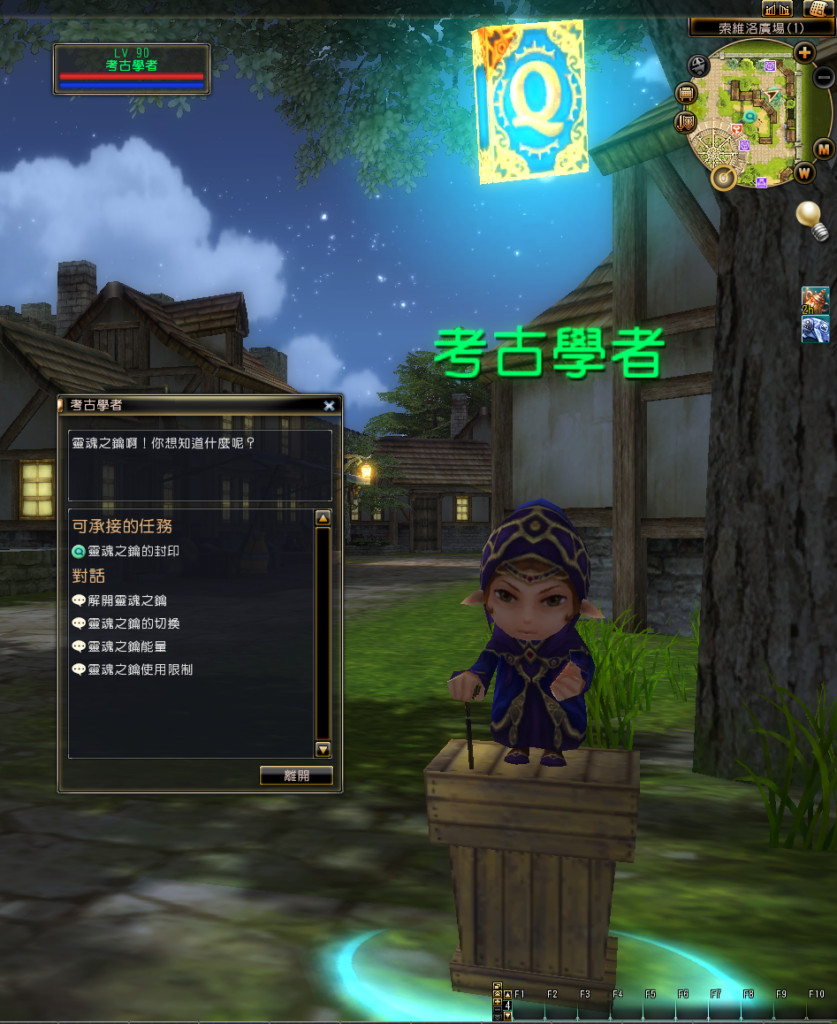This screenshot has height=1024, width=837.
Task: Select the 靈魂之鑰的切換 dialogue option
Action: [133, 624]
